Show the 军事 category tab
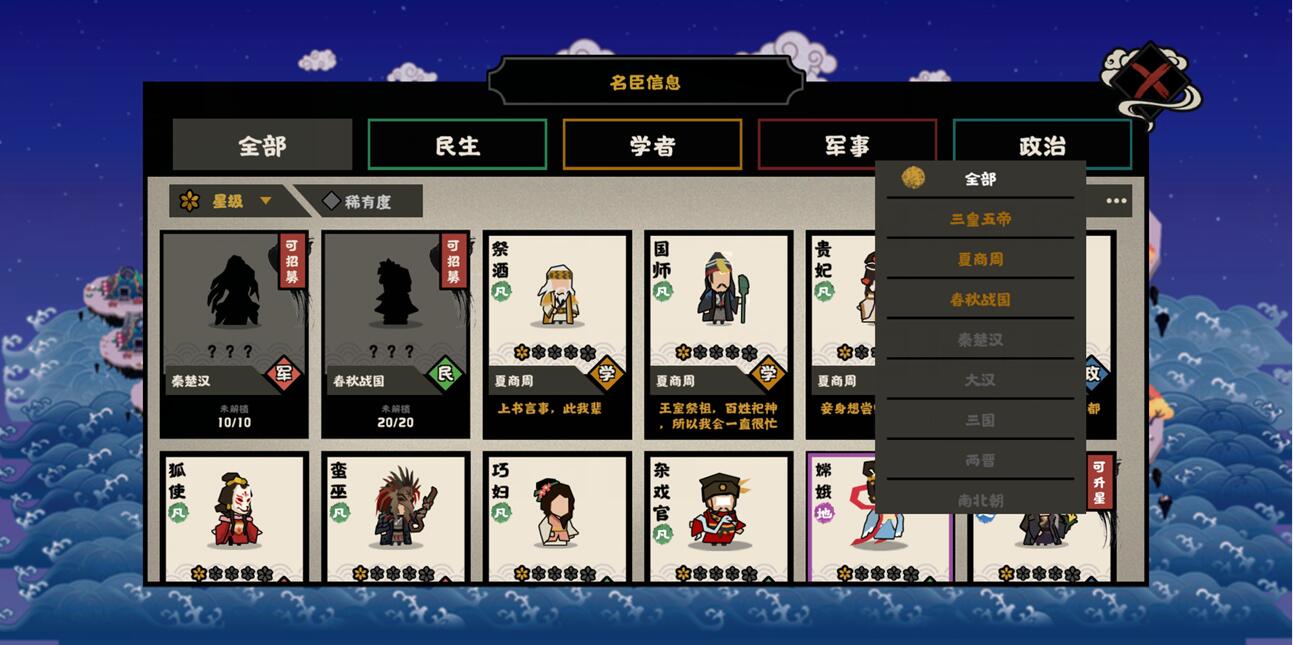 click(847, 145)
